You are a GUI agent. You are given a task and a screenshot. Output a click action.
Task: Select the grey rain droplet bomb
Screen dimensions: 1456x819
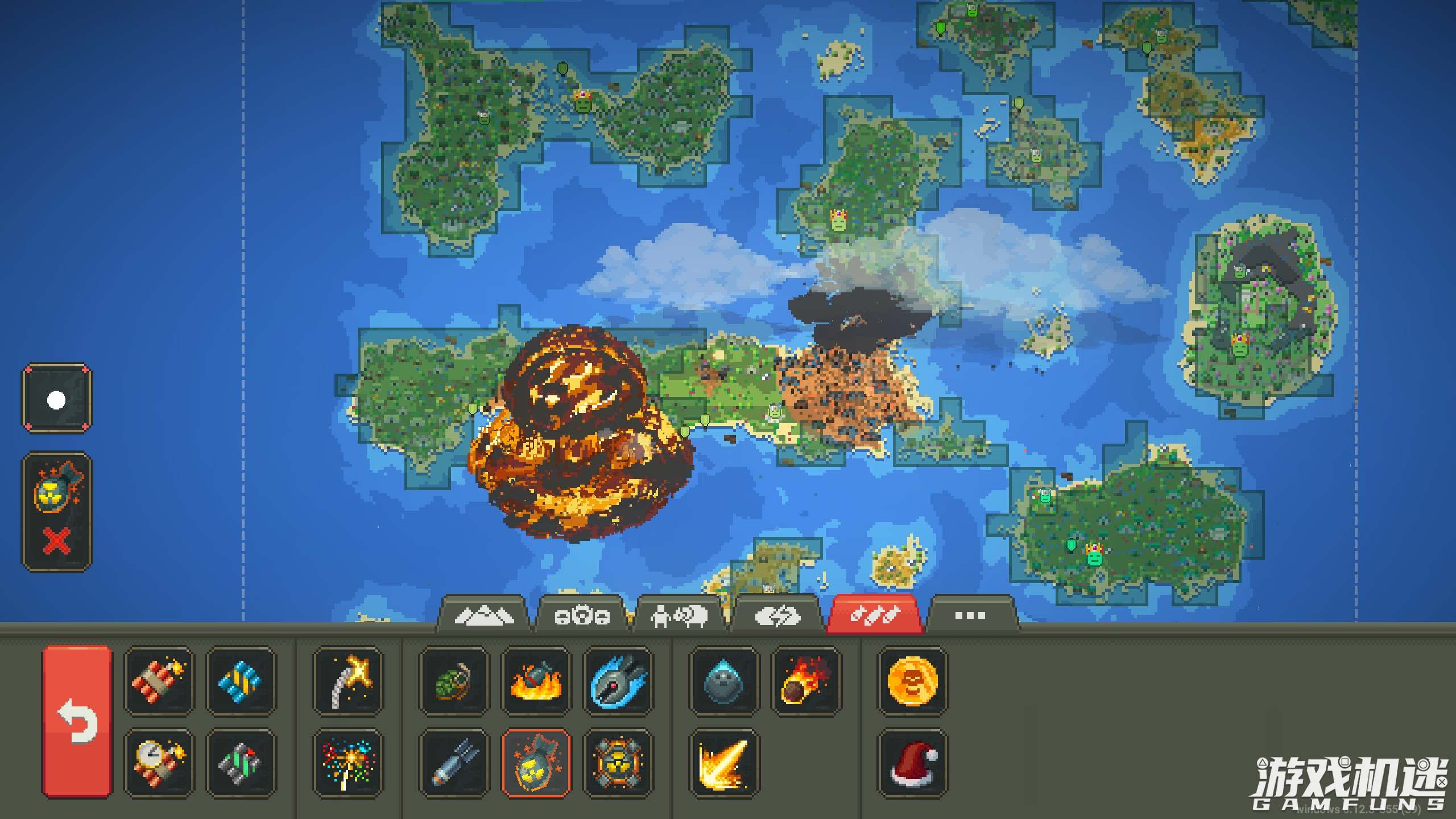(x=723, y=680)
